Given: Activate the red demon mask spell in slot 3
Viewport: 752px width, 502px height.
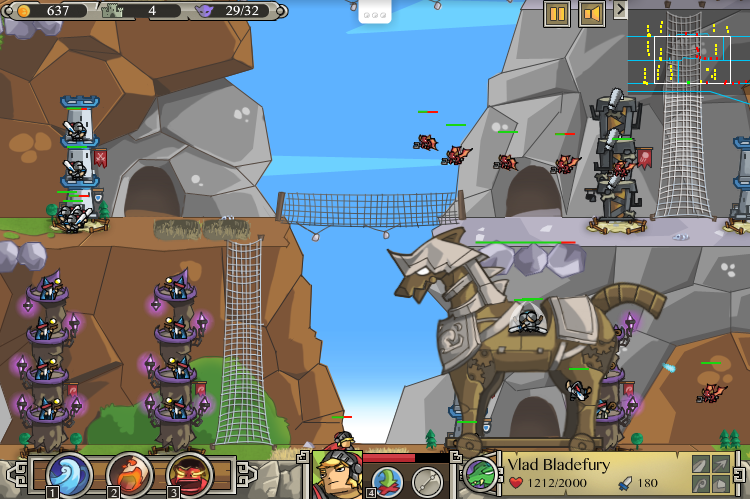Looking at the screenshot, I should 185,472.
